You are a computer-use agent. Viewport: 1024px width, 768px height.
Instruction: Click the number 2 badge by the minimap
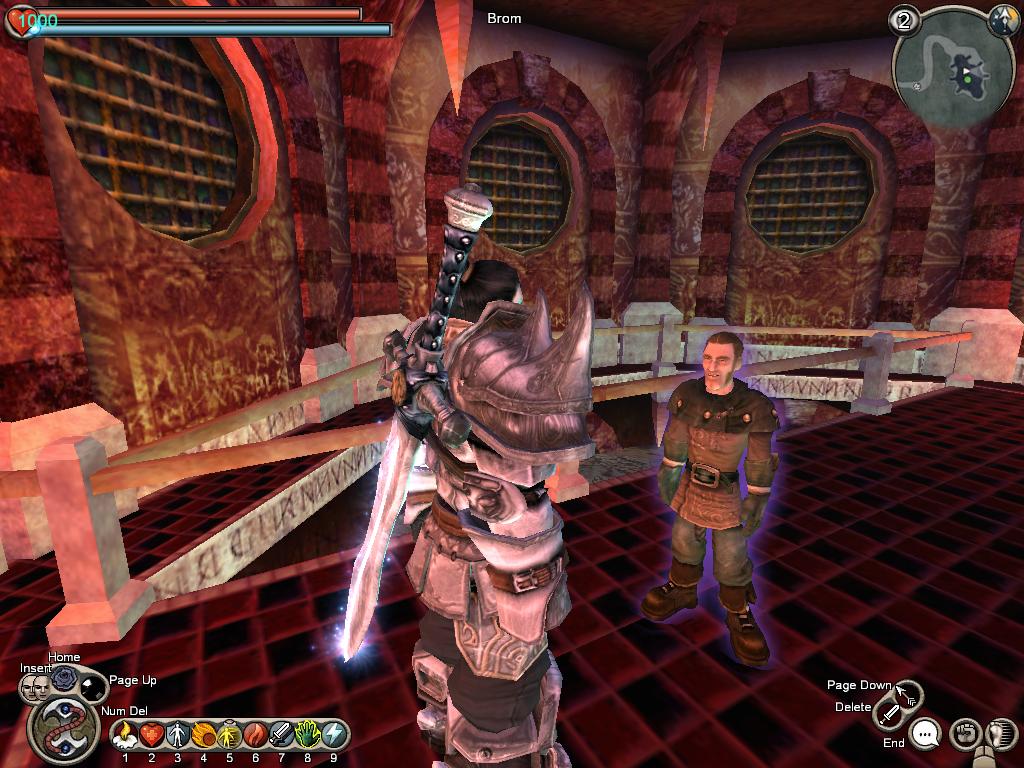coord(907,22)
